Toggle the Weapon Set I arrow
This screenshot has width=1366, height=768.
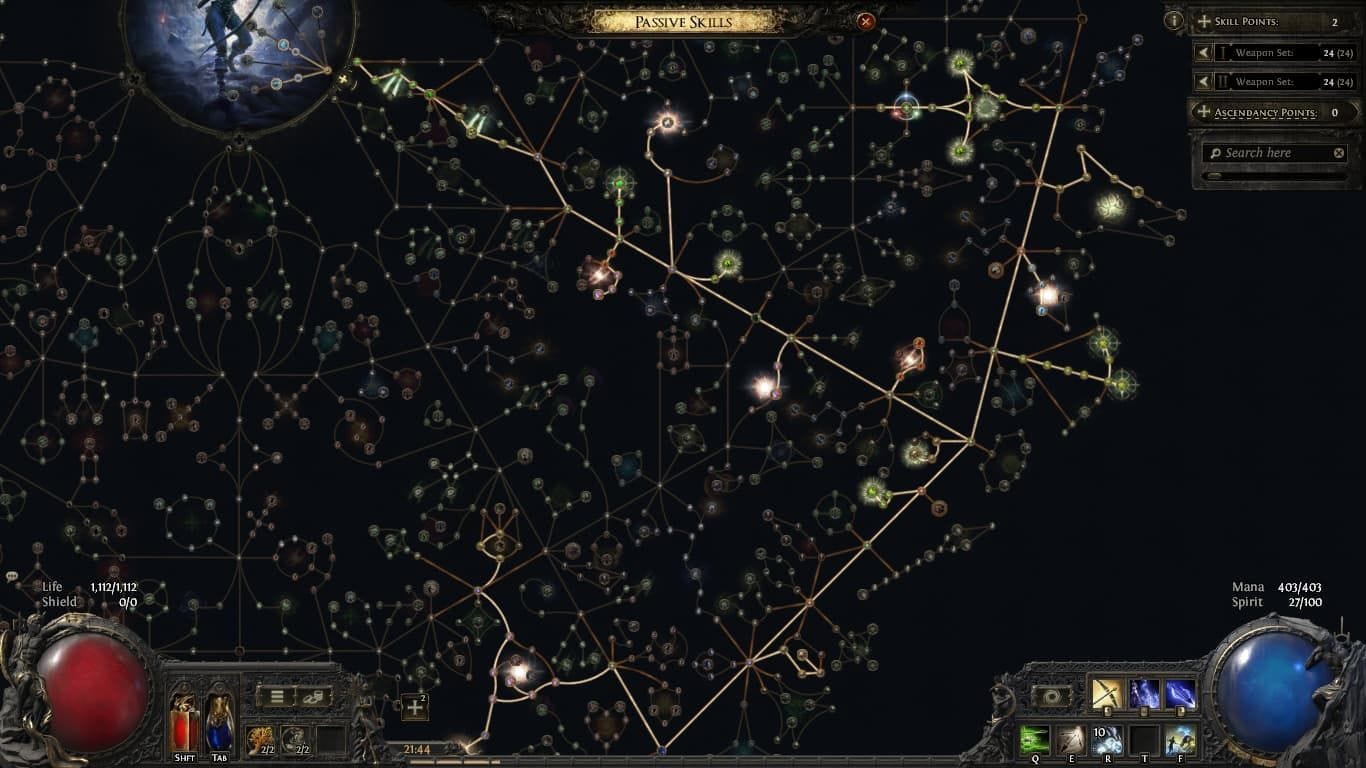point(1203,52)
